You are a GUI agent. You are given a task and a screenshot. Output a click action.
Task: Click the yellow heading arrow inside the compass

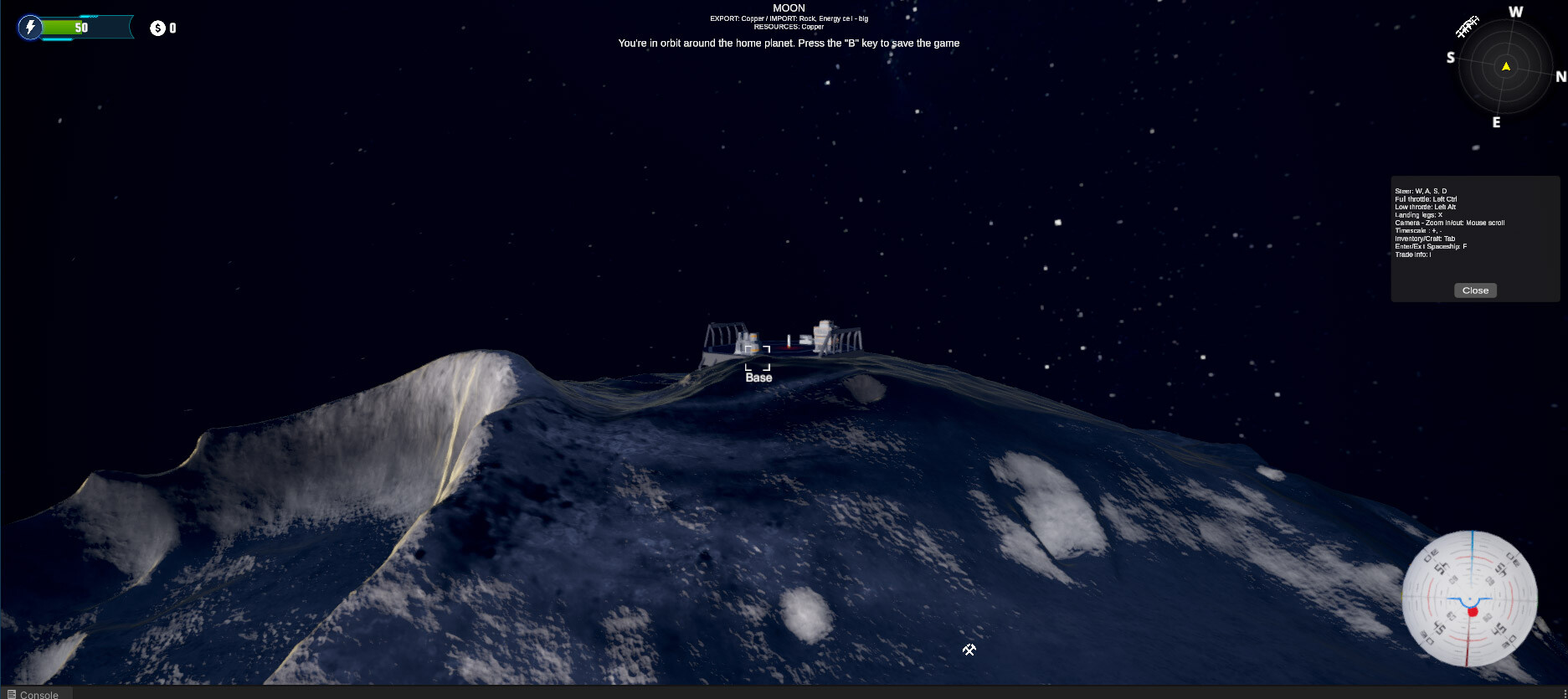point(1504,66)
